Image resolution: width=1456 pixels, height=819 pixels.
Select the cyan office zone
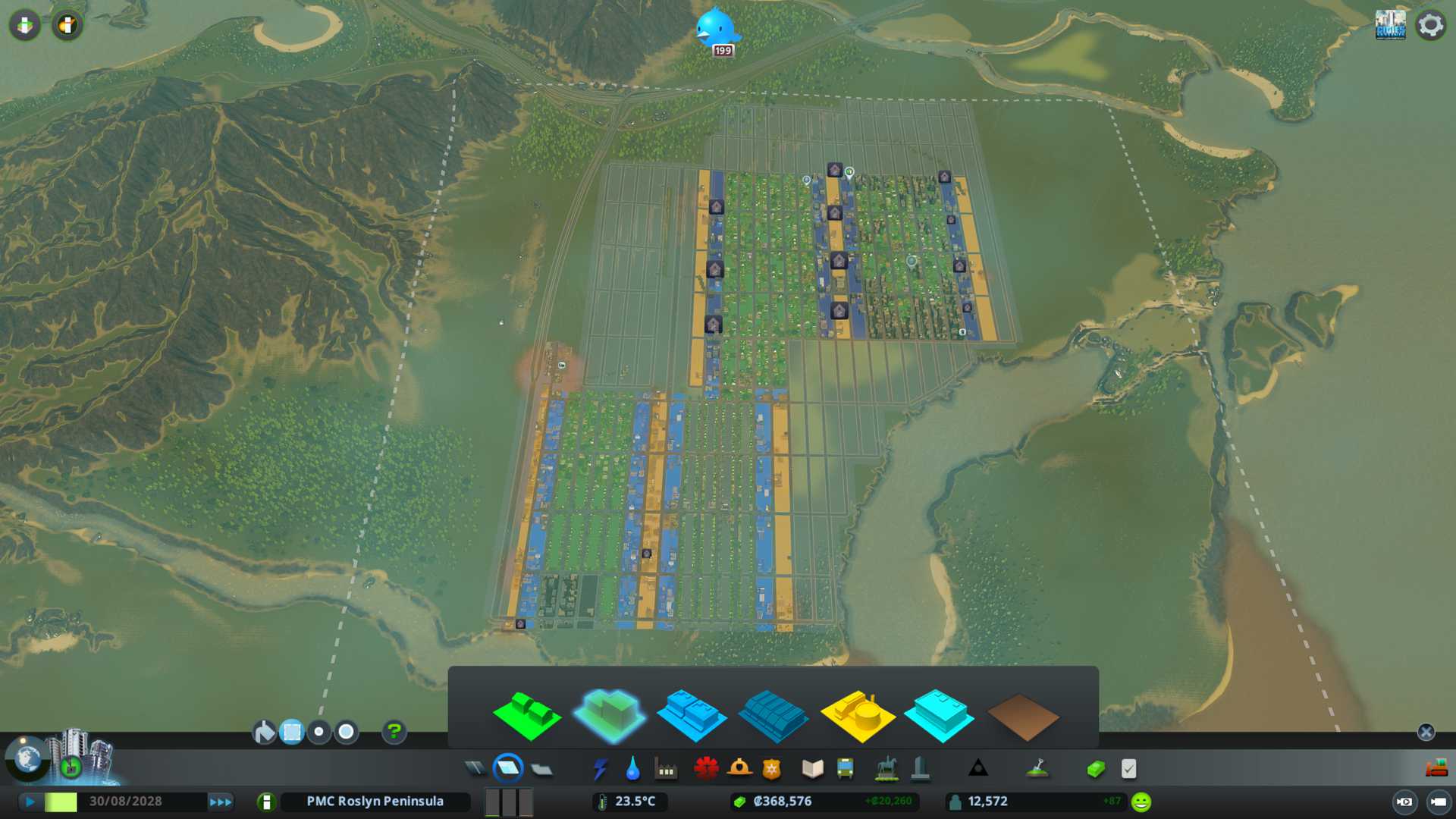(939, 715)
